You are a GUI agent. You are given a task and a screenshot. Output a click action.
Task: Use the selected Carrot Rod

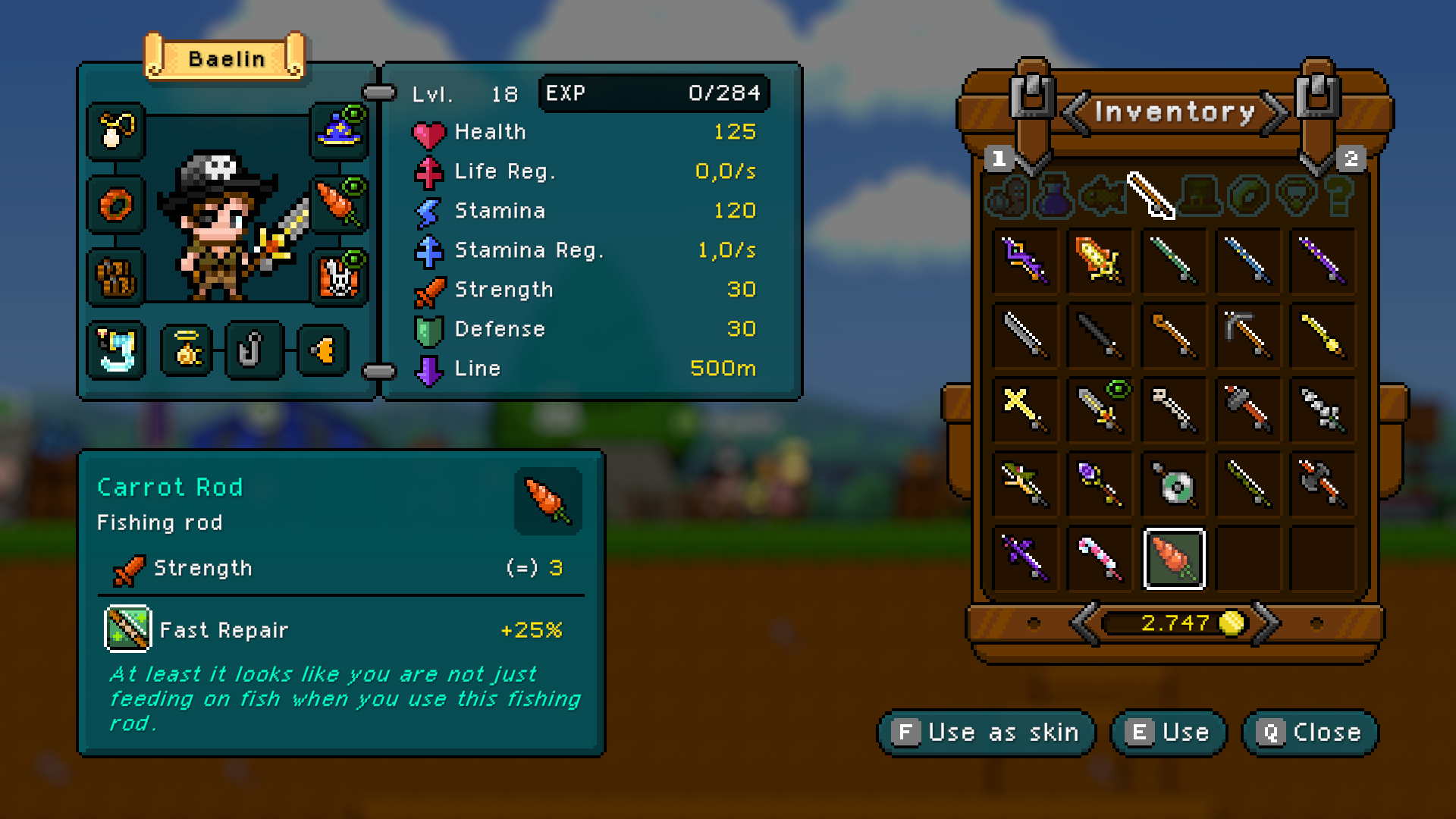(1169, 733)
